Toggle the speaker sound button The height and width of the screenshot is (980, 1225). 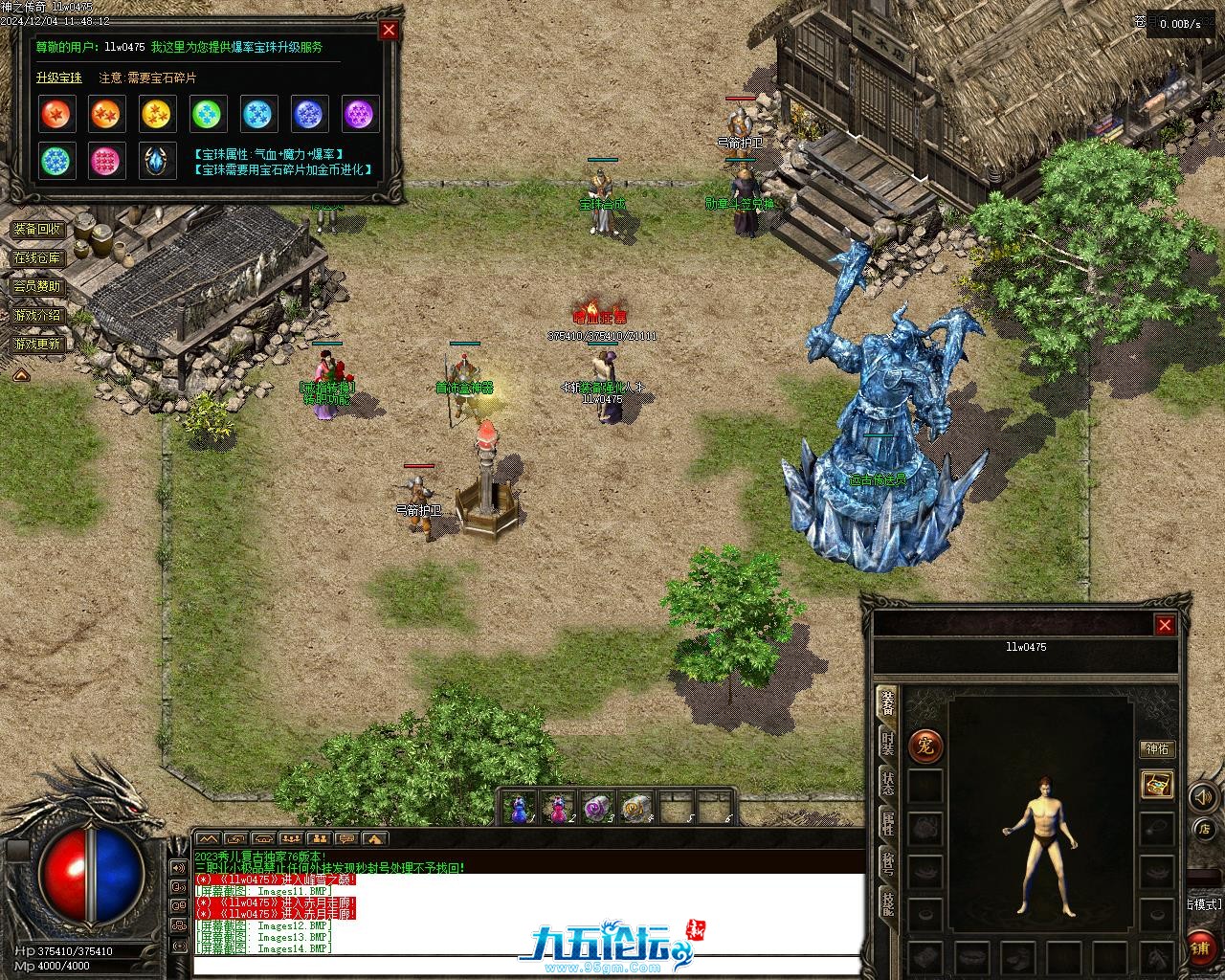point(1203,797)
